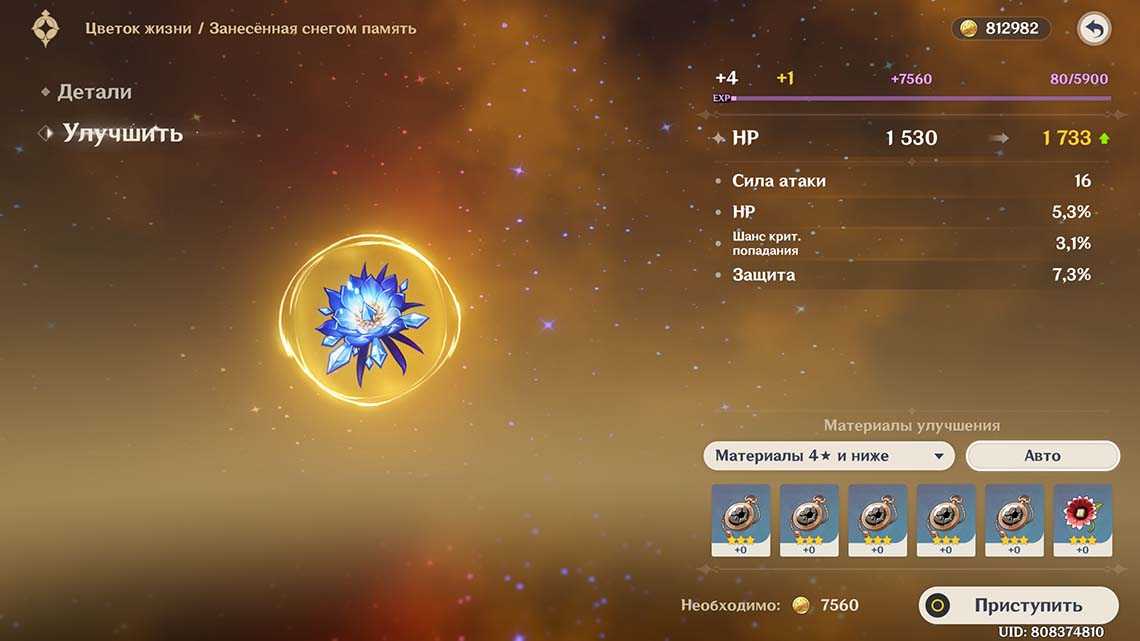Start enhancement with Приступить button
The image size is (1140, 641).
pos(1018,605)
